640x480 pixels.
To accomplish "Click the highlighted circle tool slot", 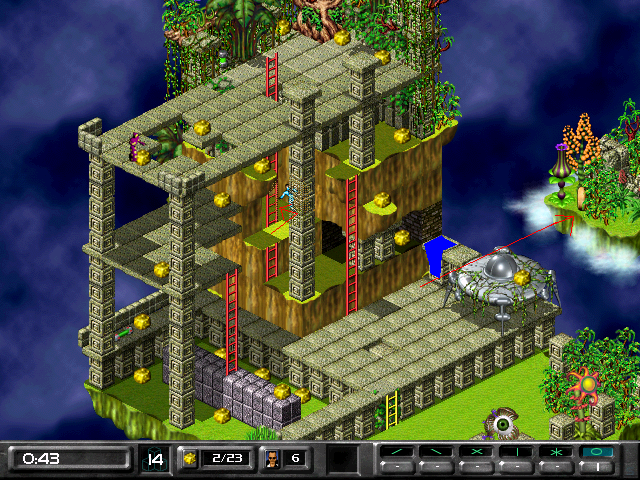I will 597,453.
